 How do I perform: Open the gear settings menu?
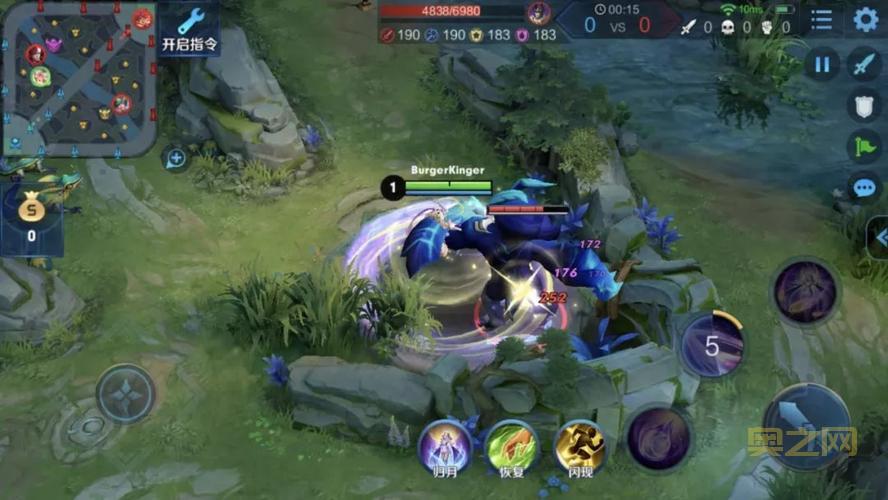(x=865, y=19)
